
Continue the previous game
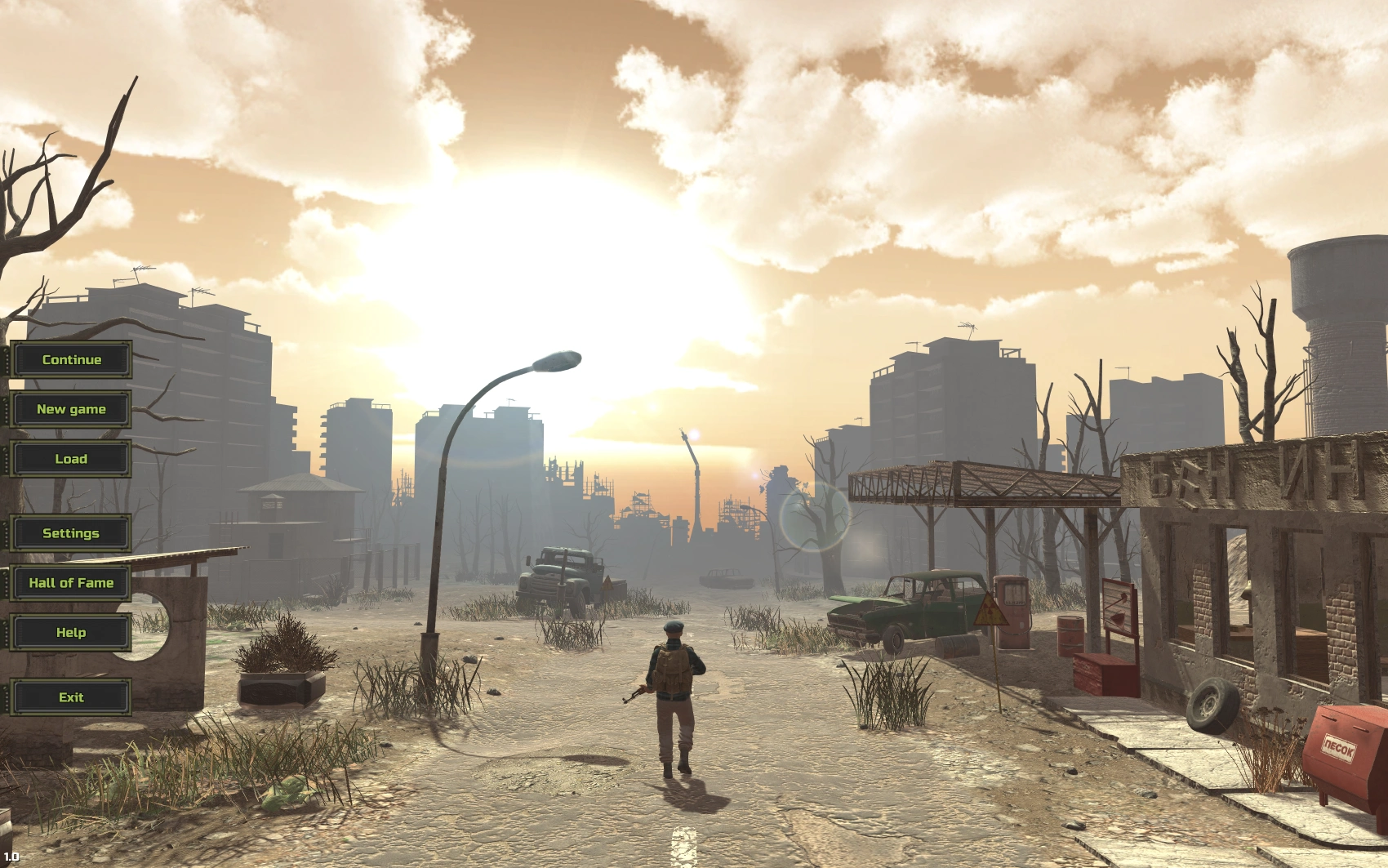click(x=71, y=359)
